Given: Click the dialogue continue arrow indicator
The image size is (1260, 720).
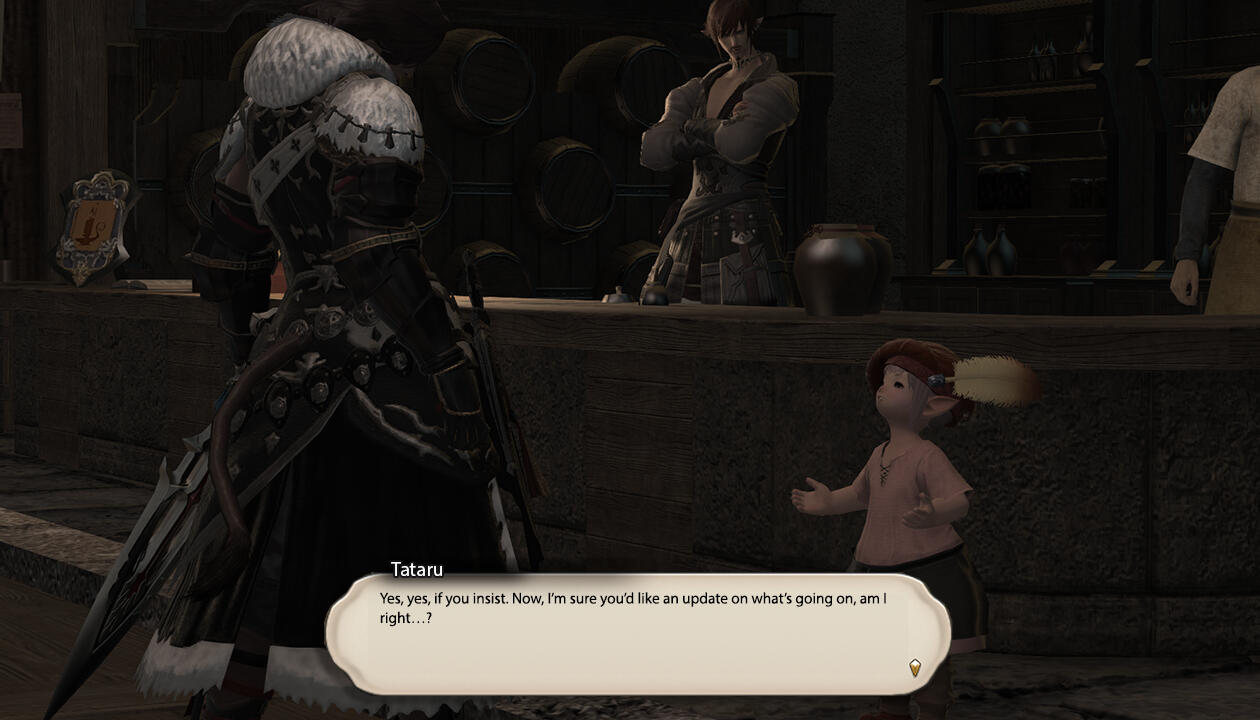Looking at the screenshot, I should [914, 668].
